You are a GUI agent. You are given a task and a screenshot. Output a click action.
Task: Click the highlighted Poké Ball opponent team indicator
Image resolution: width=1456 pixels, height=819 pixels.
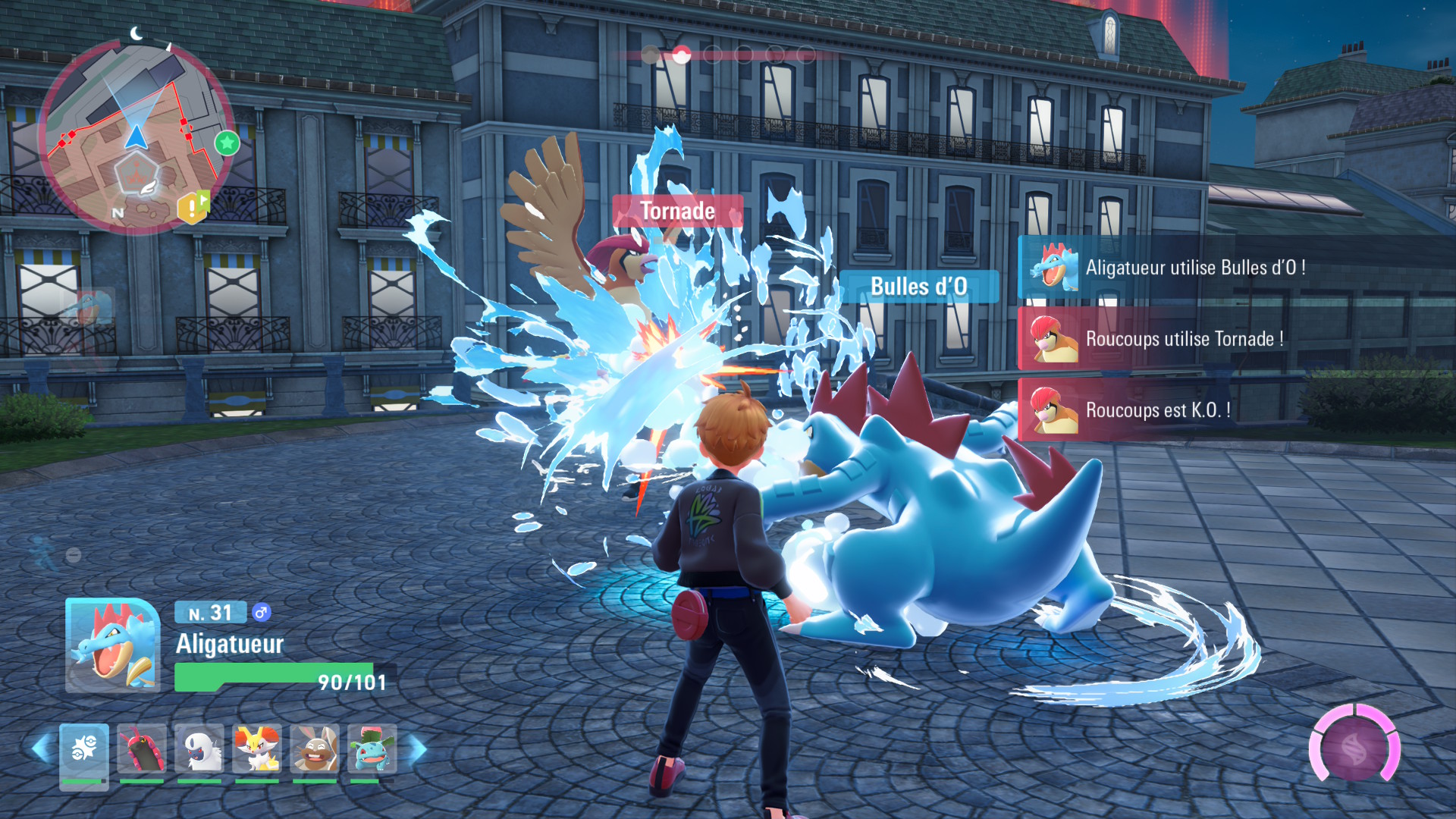tap(681, 55)
